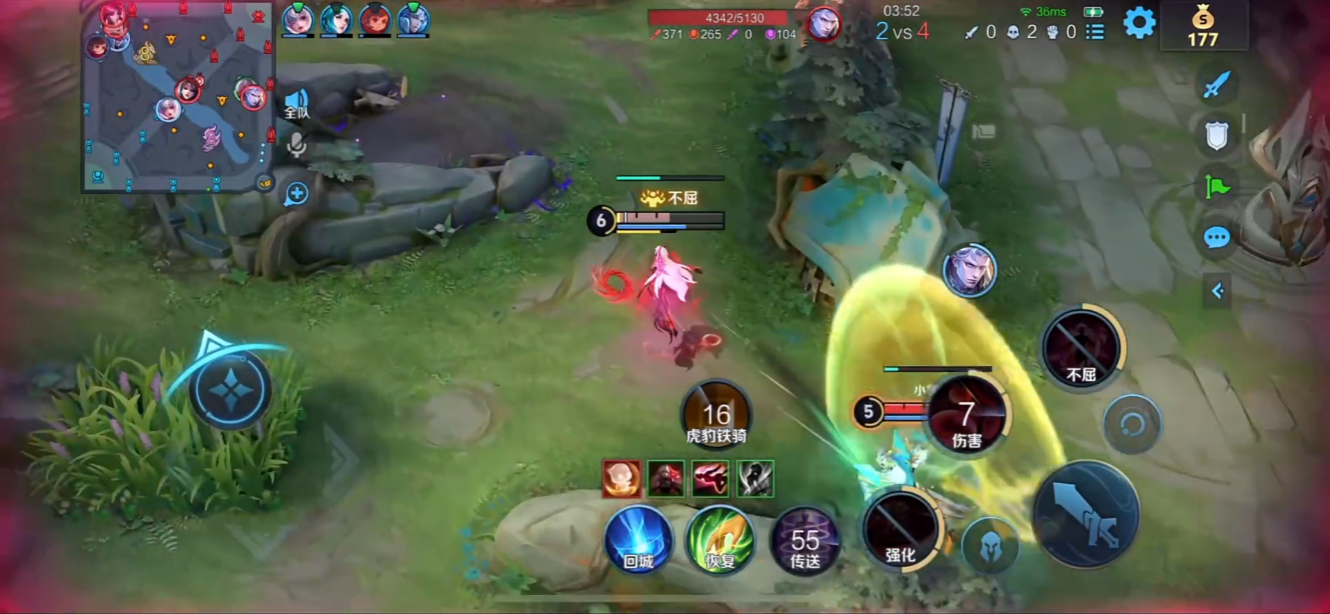Send the attack signal sword icon
Viewport: 1330px width, 614px height.
(x=1216, y=85)
